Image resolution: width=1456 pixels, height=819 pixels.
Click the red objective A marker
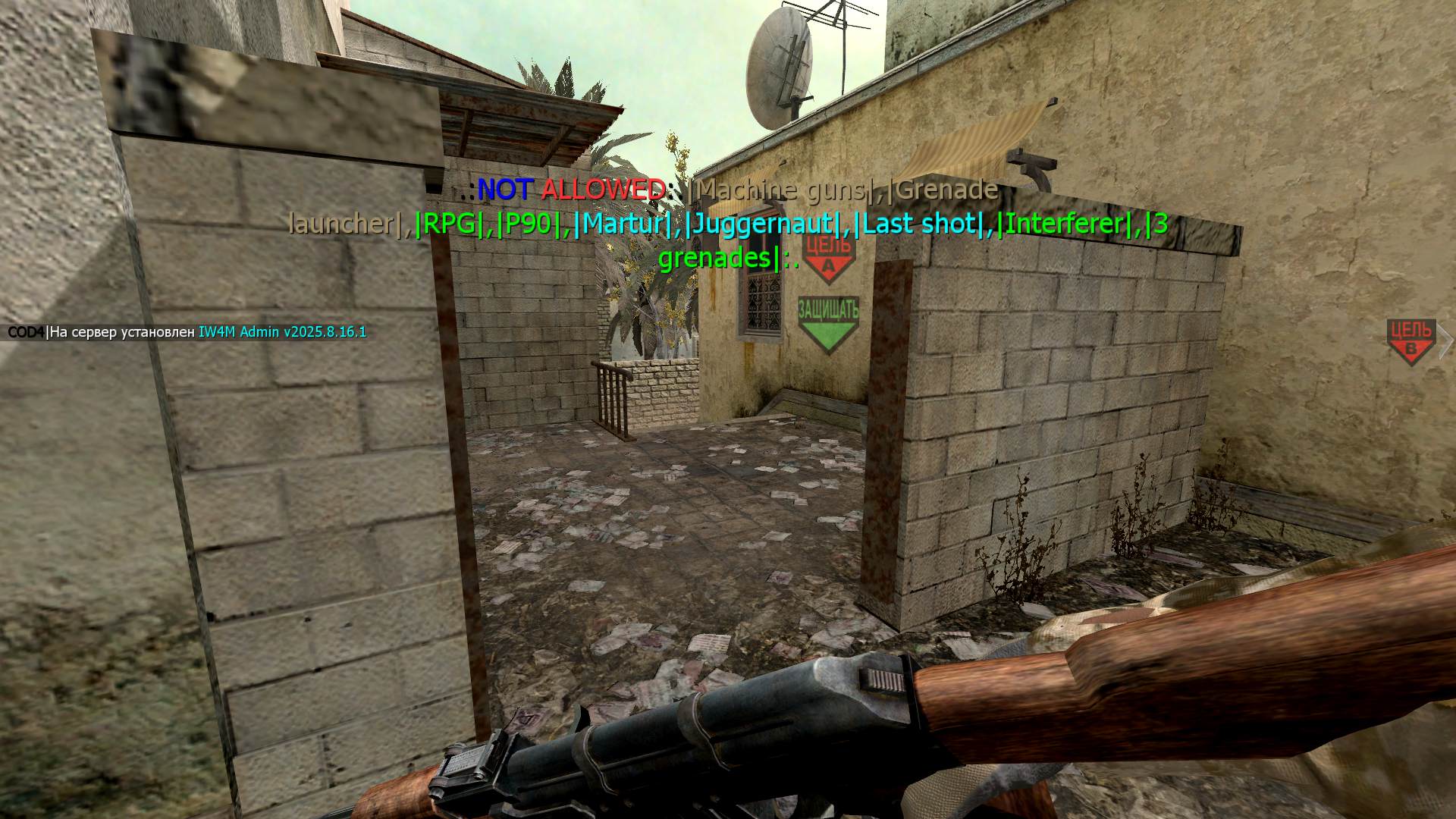(x=828, y=259)
